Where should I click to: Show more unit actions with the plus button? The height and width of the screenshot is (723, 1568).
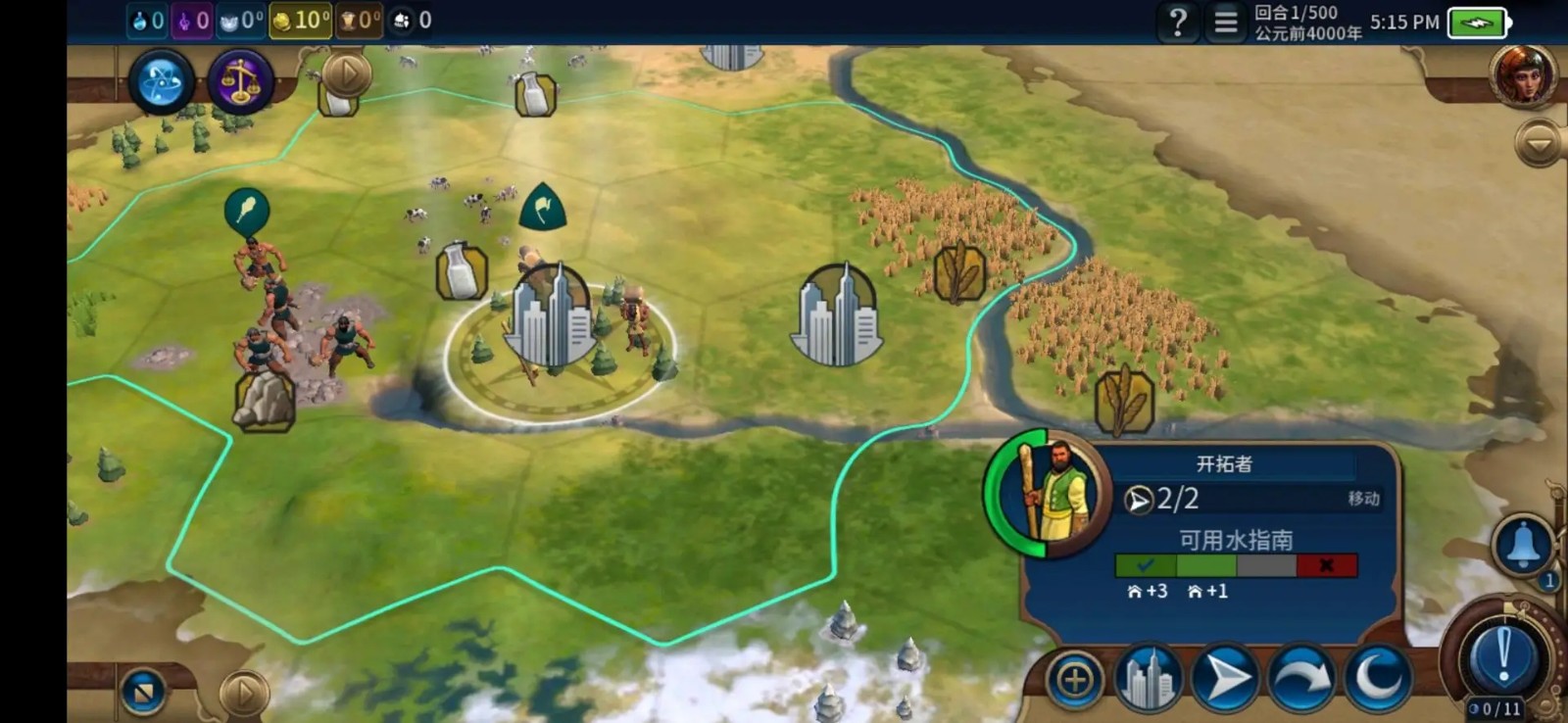tap(1075, 679)
